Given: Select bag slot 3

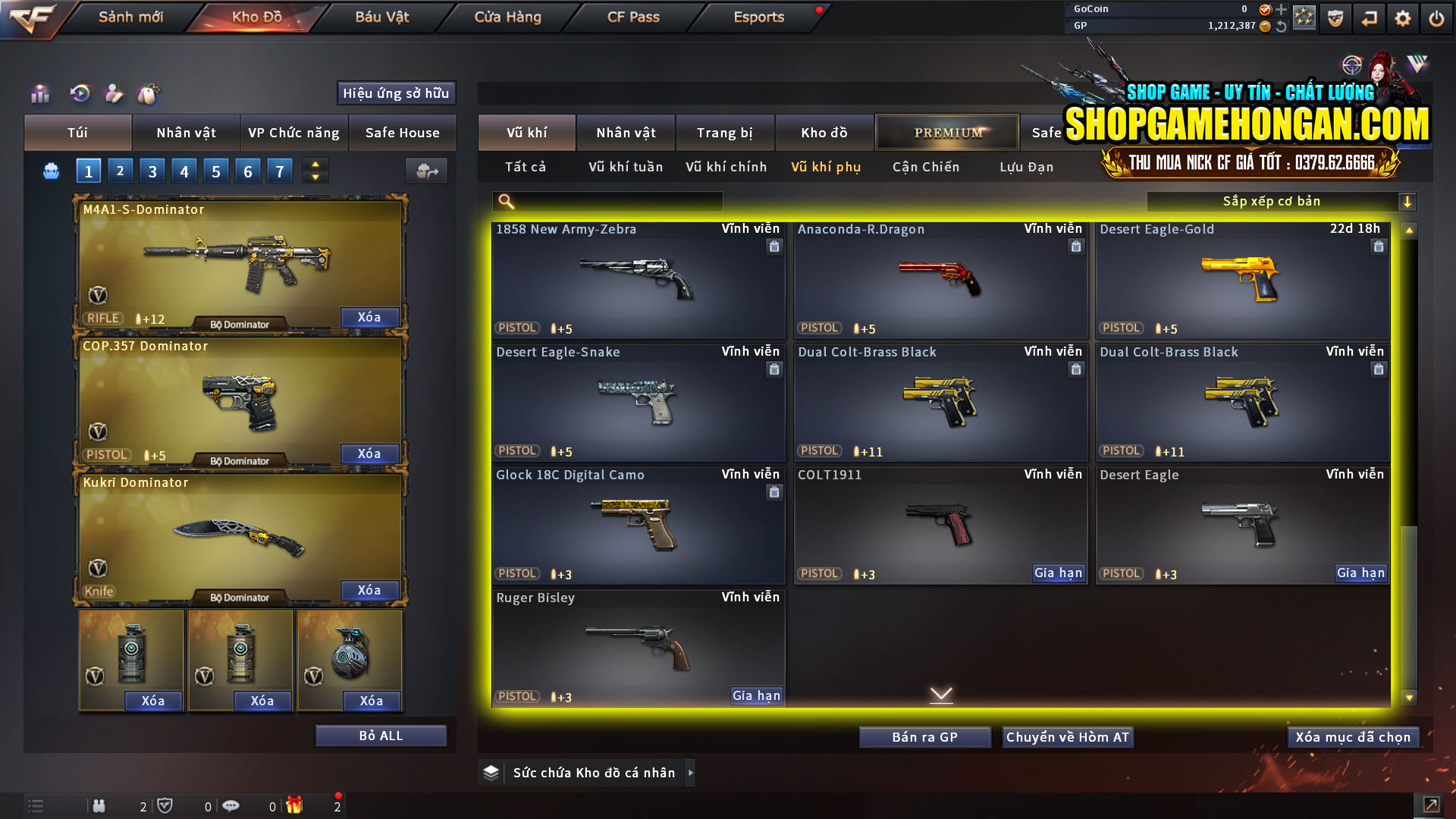Looking at the screenshot, I should point(152,171).
